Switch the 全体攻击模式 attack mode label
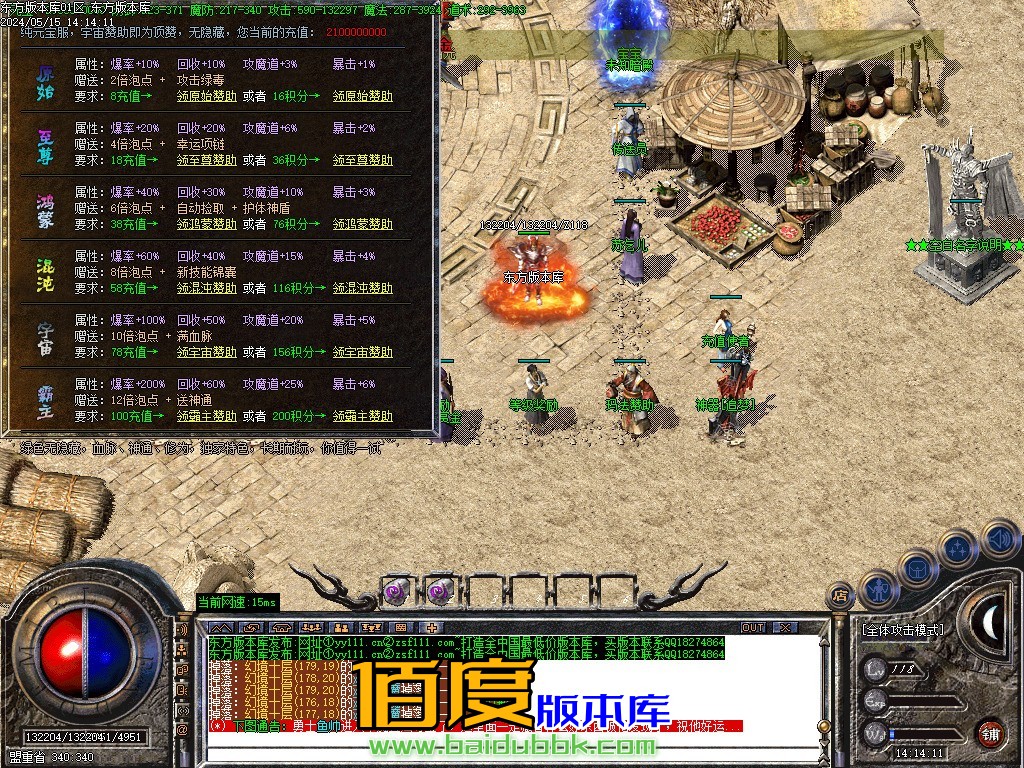 (x=902, y=631)
